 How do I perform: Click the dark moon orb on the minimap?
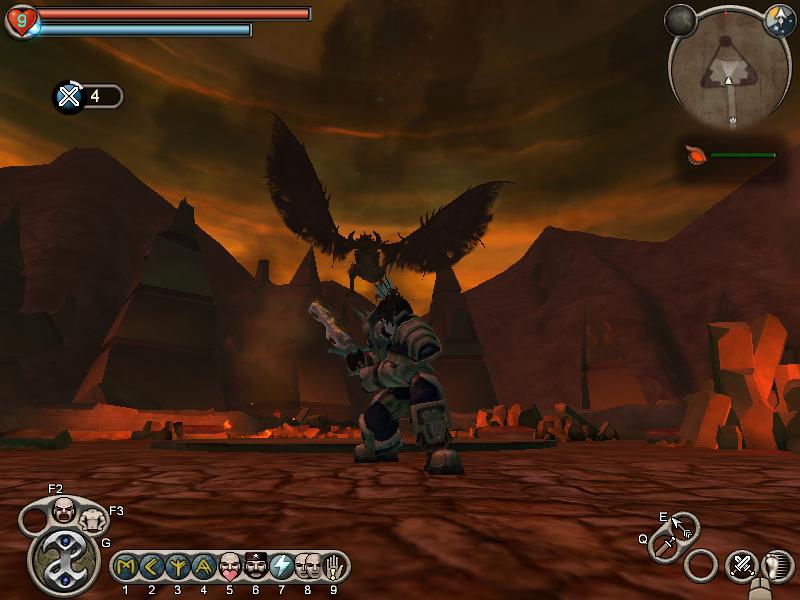coord(681,19)
